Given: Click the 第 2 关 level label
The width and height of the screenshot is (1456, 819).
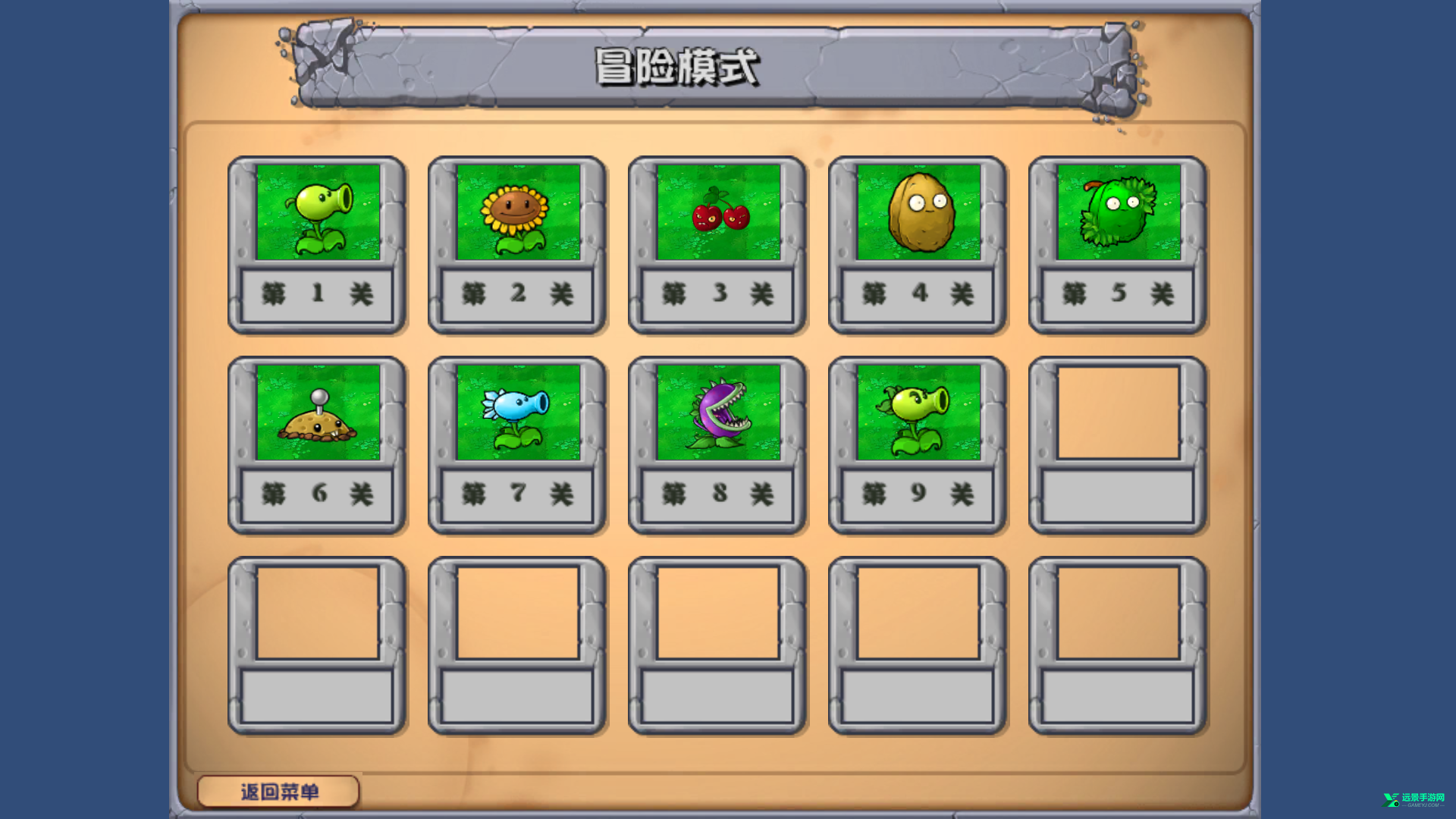Looking at the screenshot, I should 518,296.
